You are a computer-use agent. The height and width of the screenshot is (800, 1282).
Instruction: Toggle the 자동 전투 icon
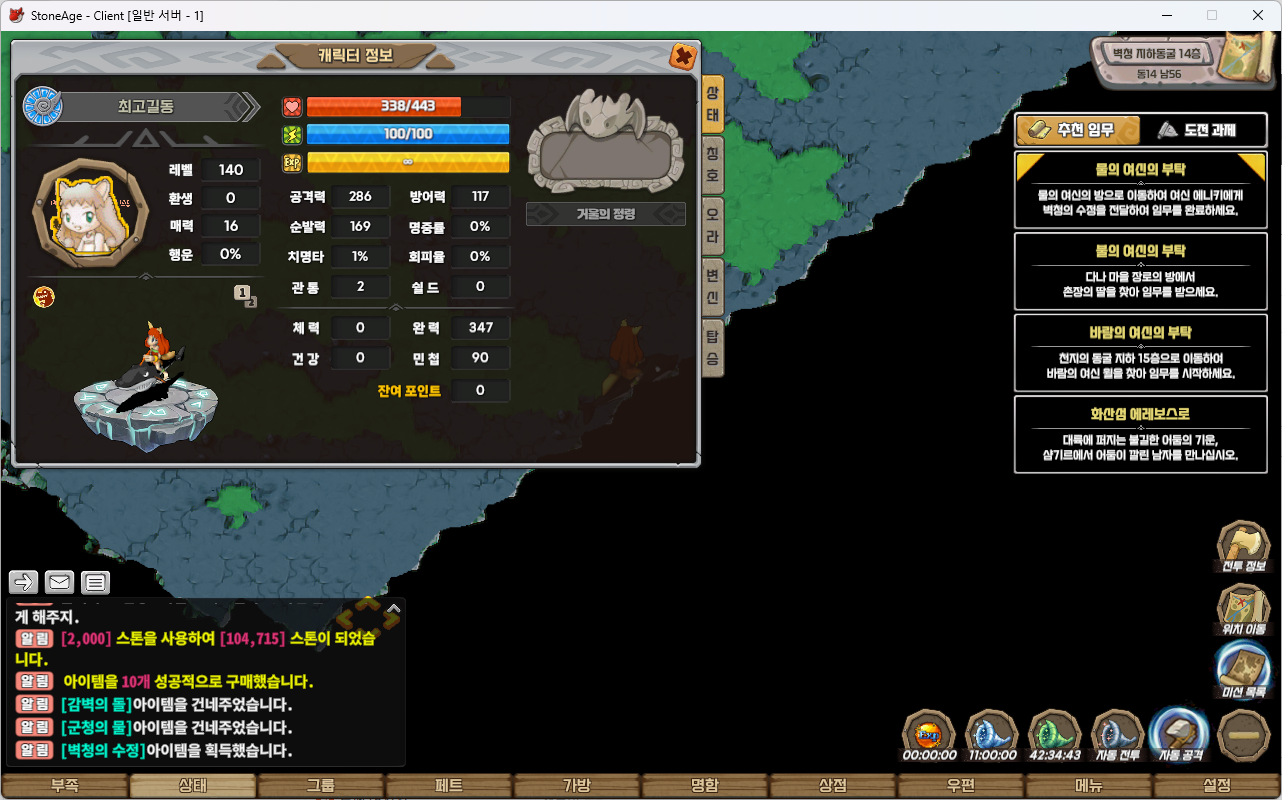point(1118,734)
